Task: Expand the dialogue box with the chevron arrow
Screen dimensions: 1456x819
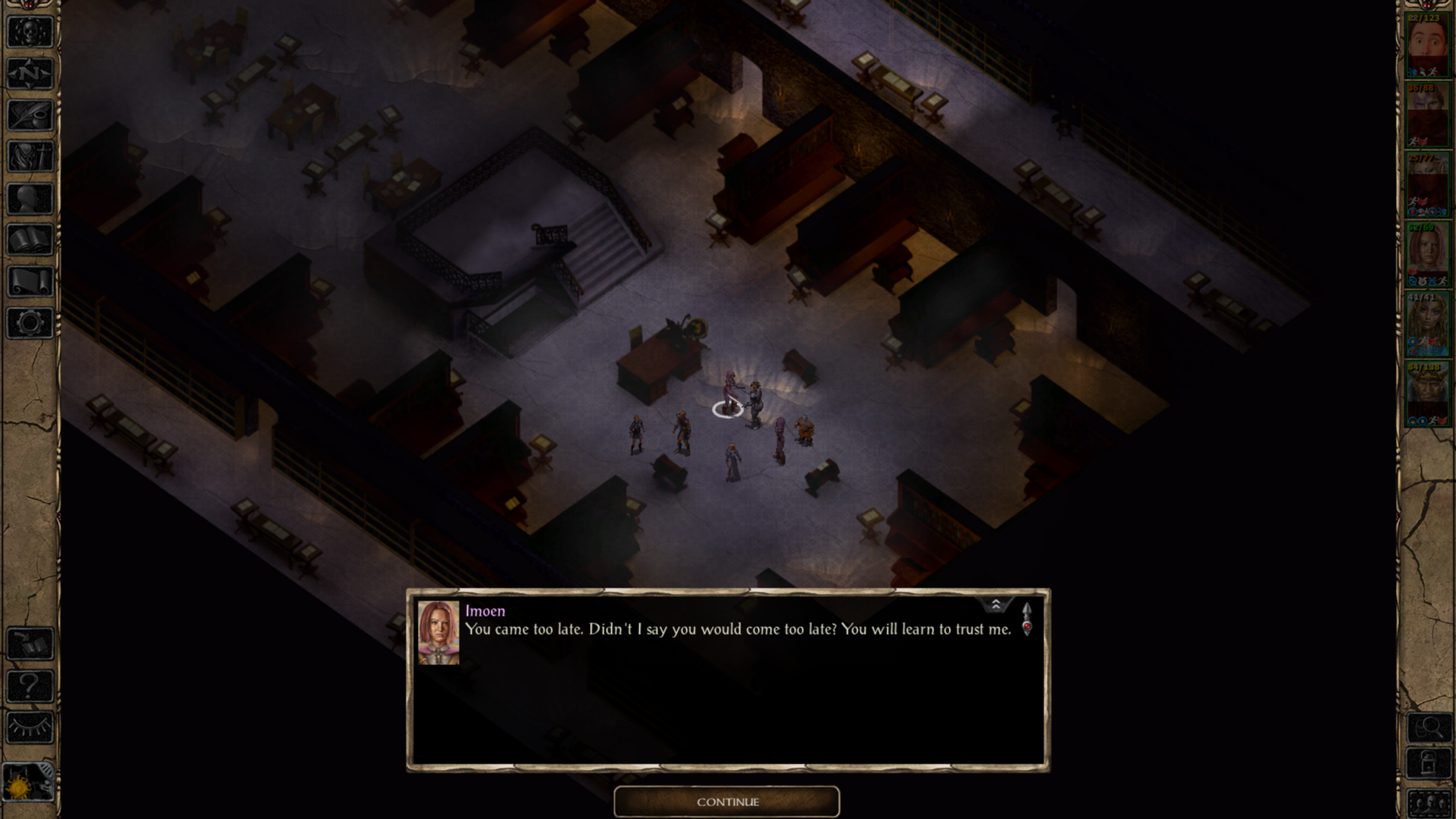Action: 996,604
